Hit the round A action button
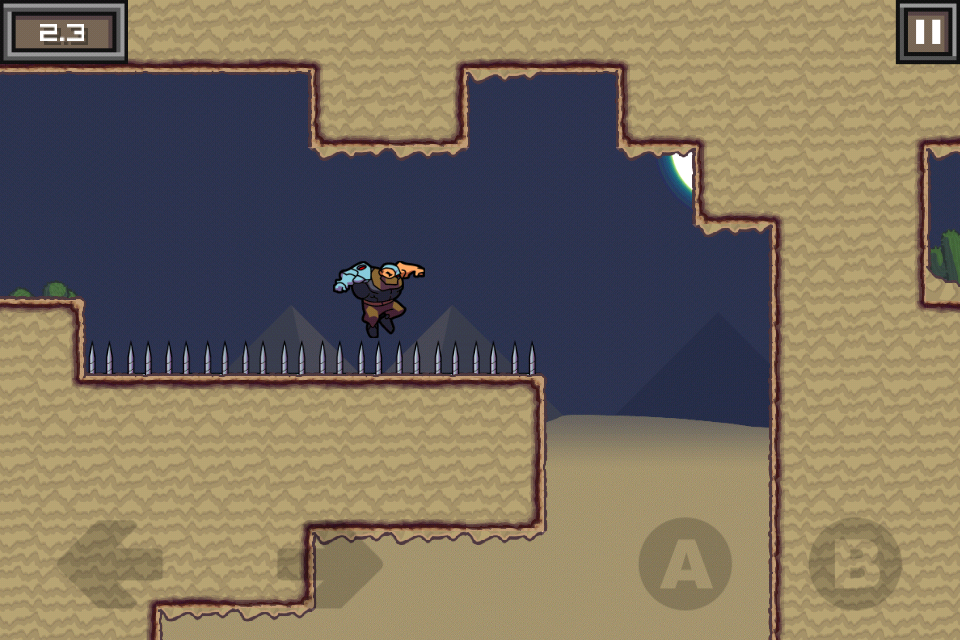Image resolution: width=960 pixels, height=640 pixels. 685,564
